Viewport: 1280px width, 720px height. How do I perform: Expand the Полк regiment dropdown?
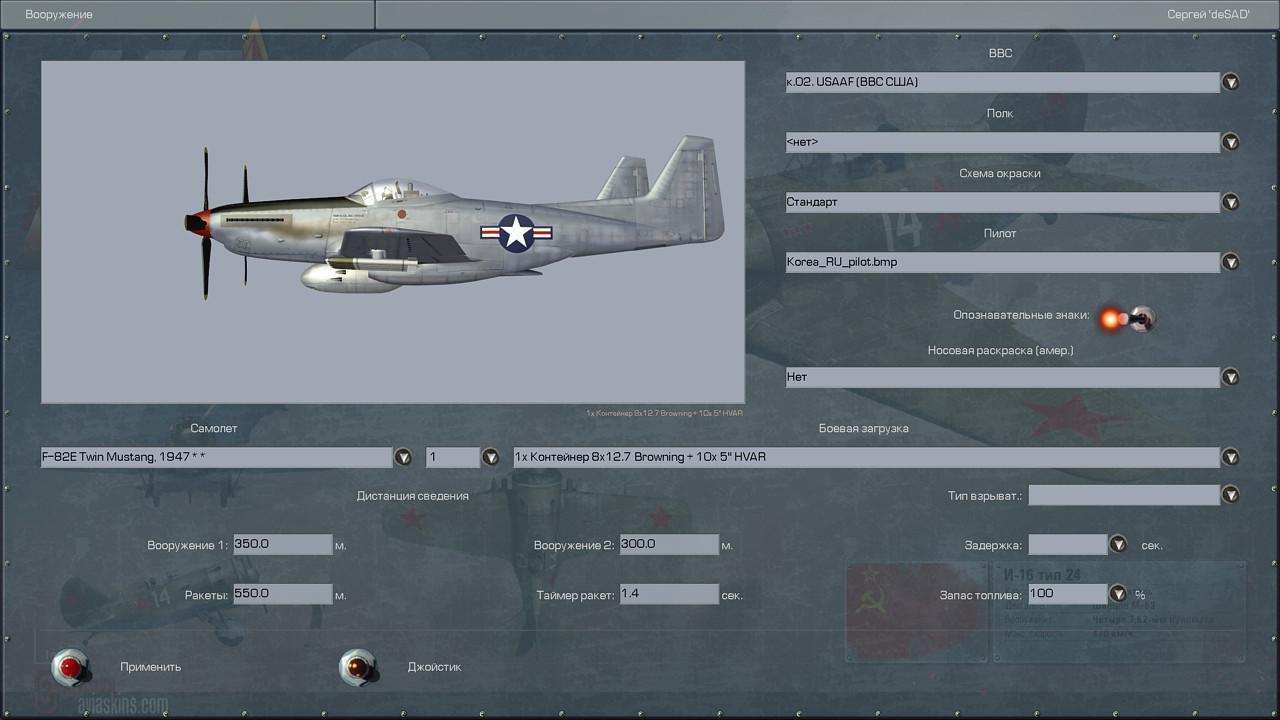click(1230, 142)
